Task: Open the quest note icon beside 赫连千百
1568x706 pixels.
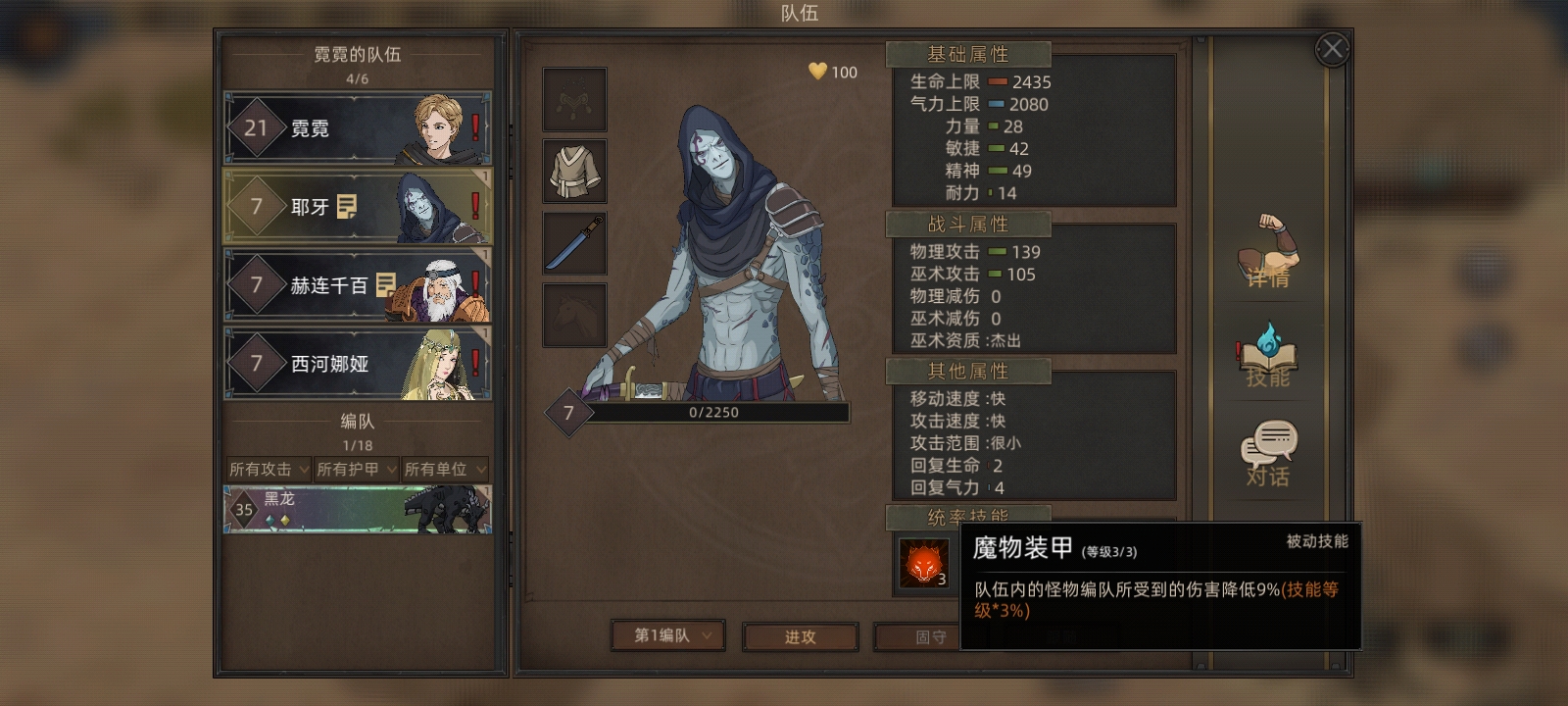Action: 386,285
